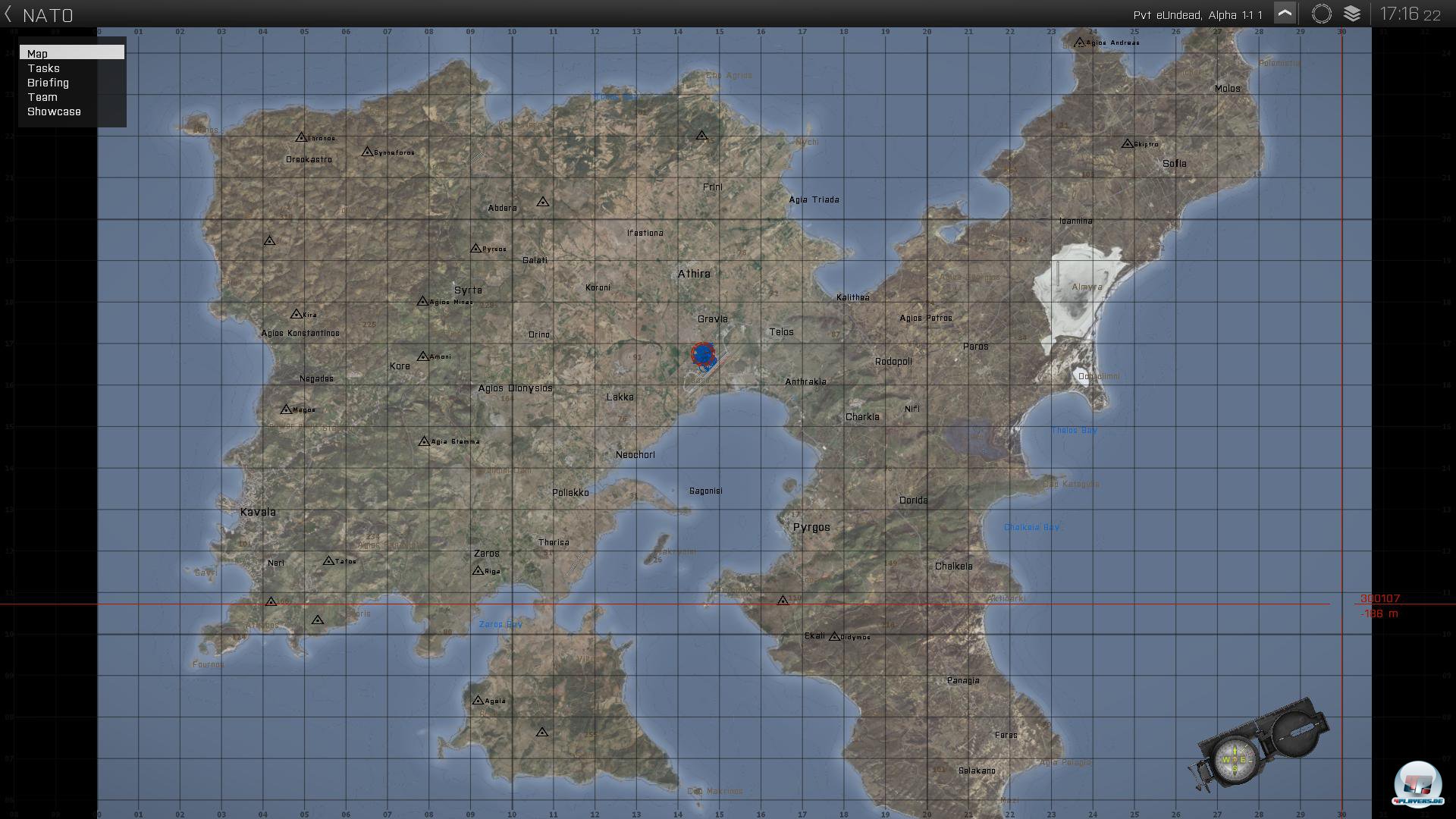
Task: Select the Team page
Action: pyautogui.click(x=42, y=97)
